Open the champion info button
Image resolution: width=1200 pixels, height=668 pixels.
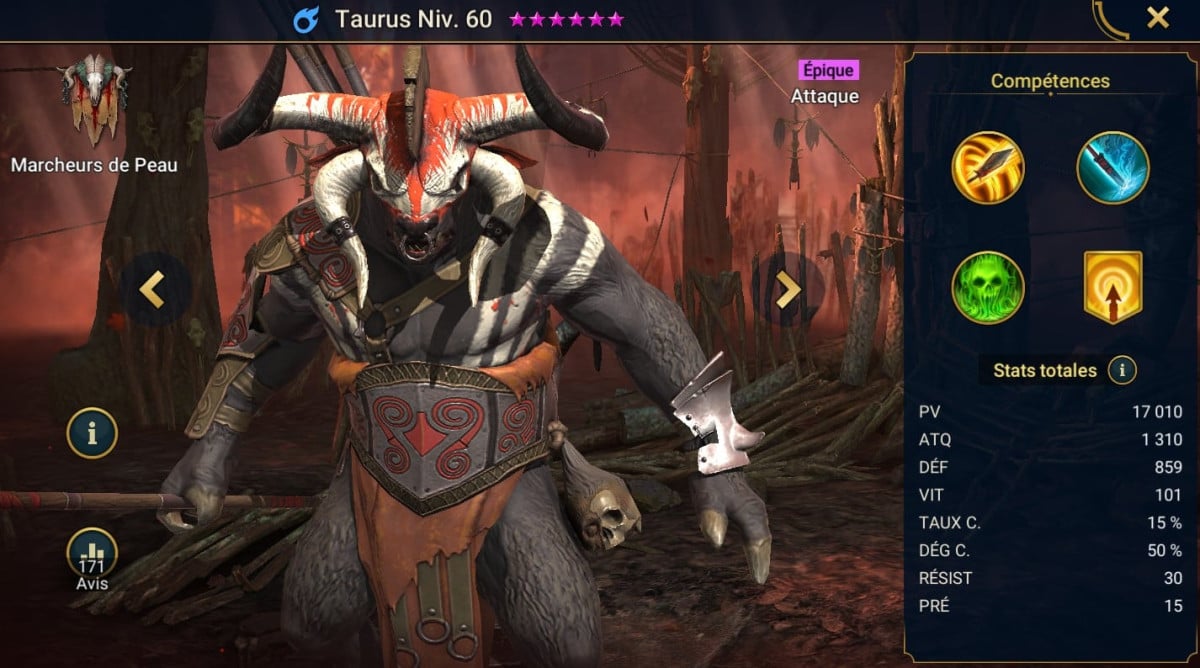coord(92,433)
